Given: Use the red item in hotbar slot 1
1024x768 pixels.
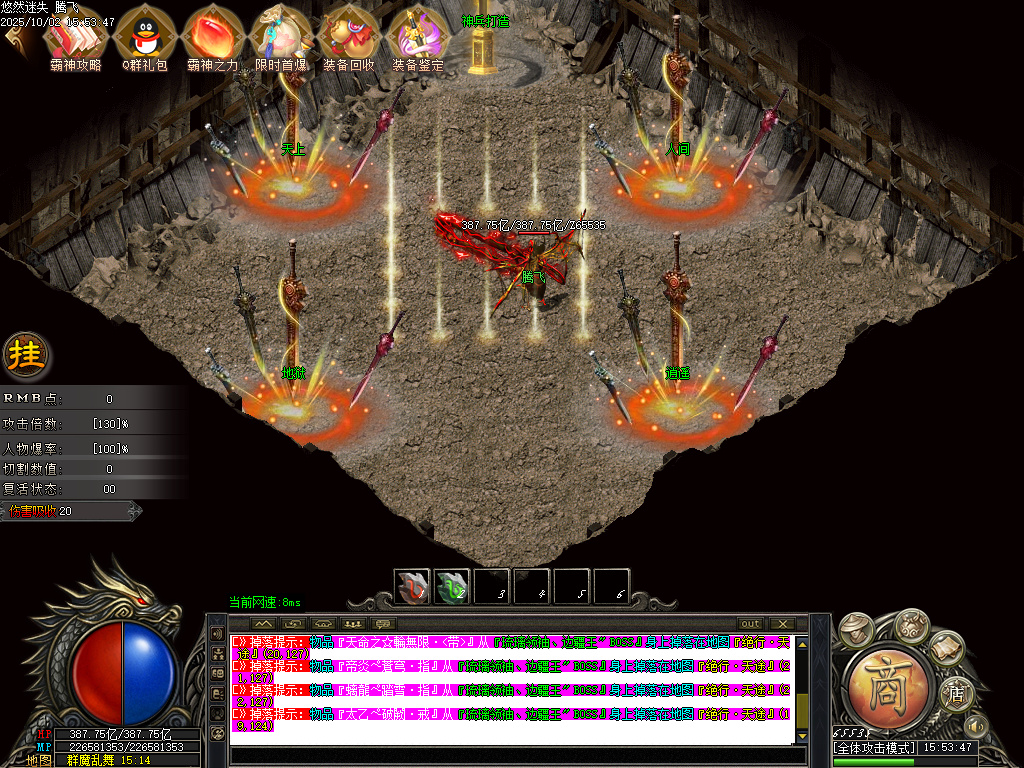Looking at the screenshot, I should 411,588.
